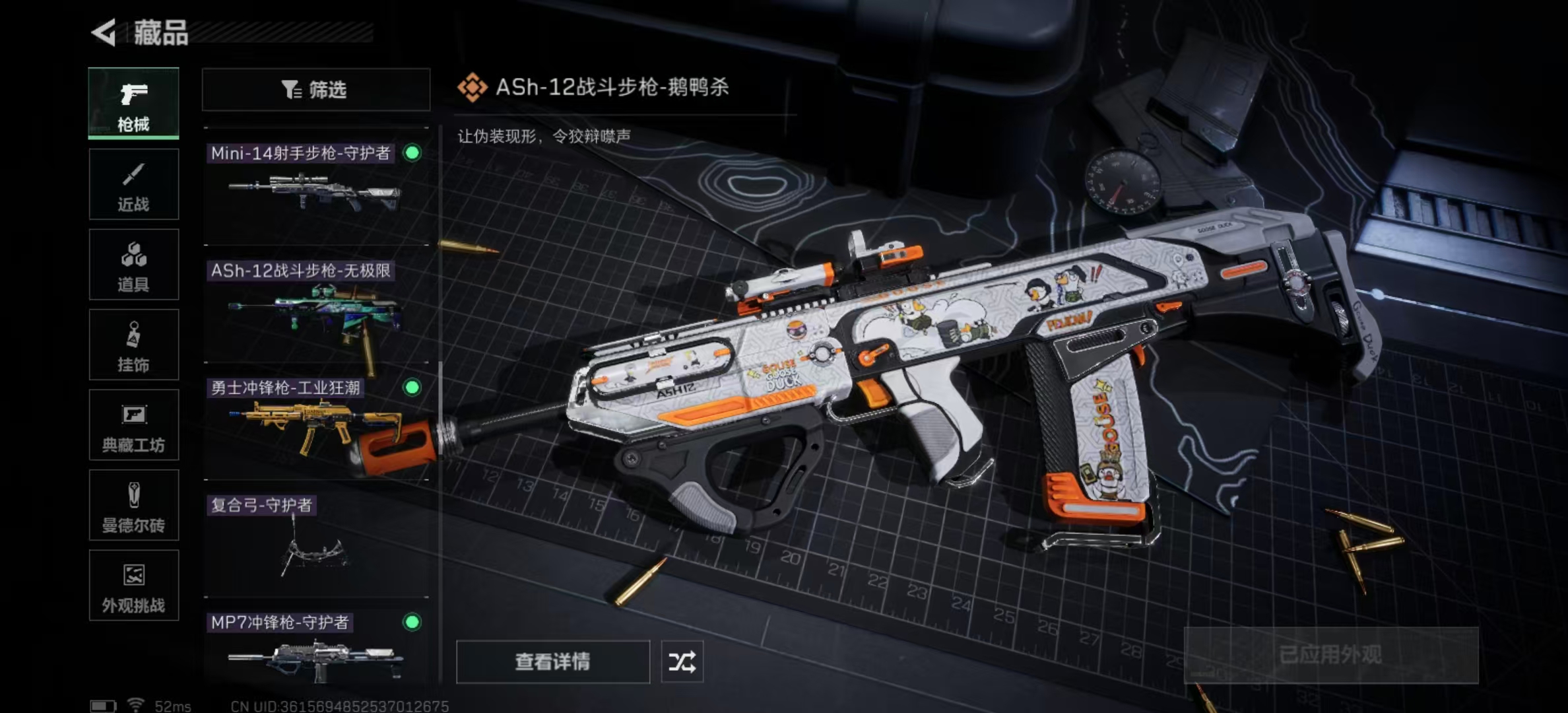This screenshot has height=713, width=1568.
Task: Open the 外观挑战 appearance challenge tab
Action: [133, 586]
